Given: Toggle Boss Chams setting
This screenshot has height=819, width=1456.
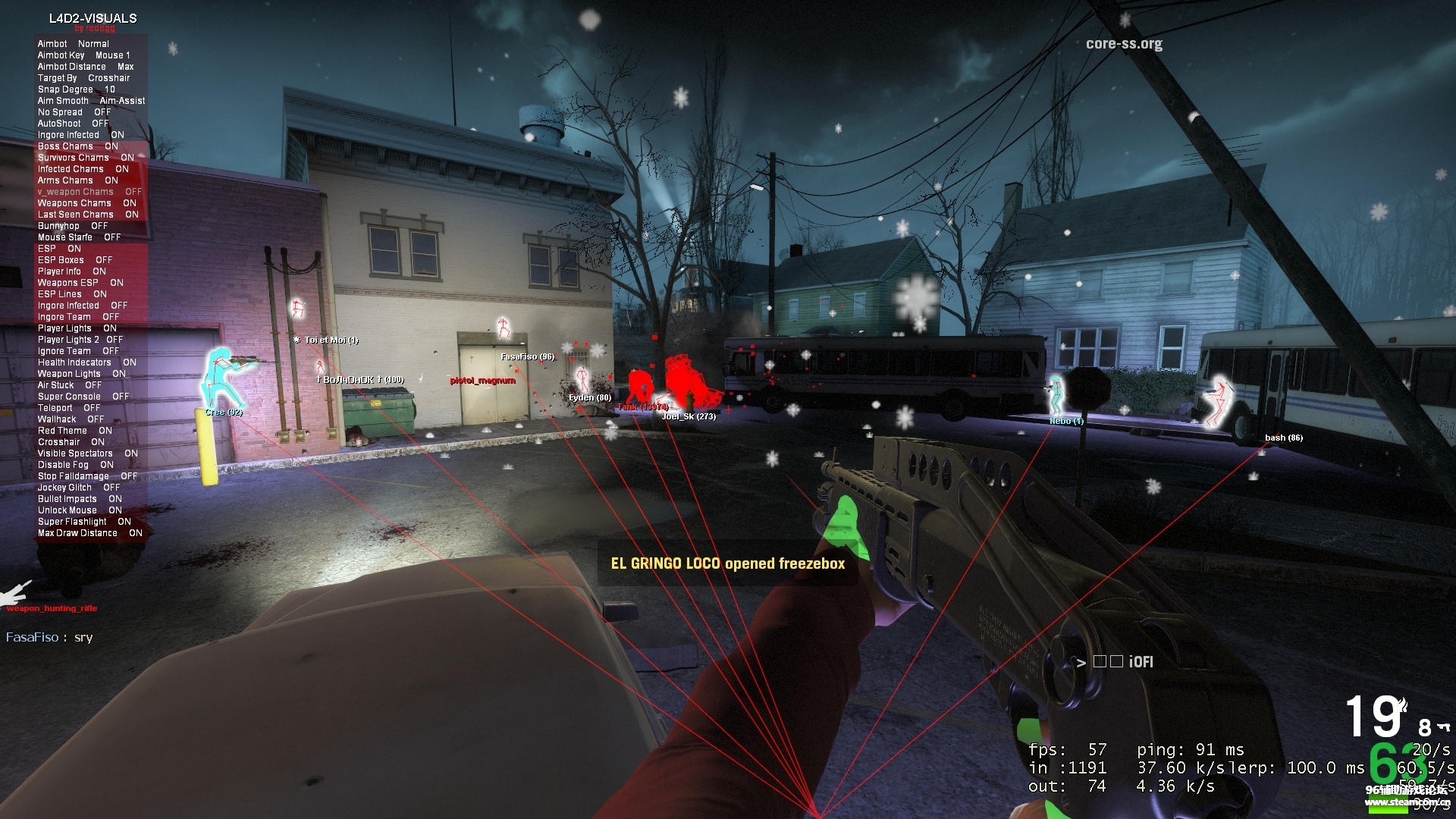Looking at the screenshot, I should (76, 146).
